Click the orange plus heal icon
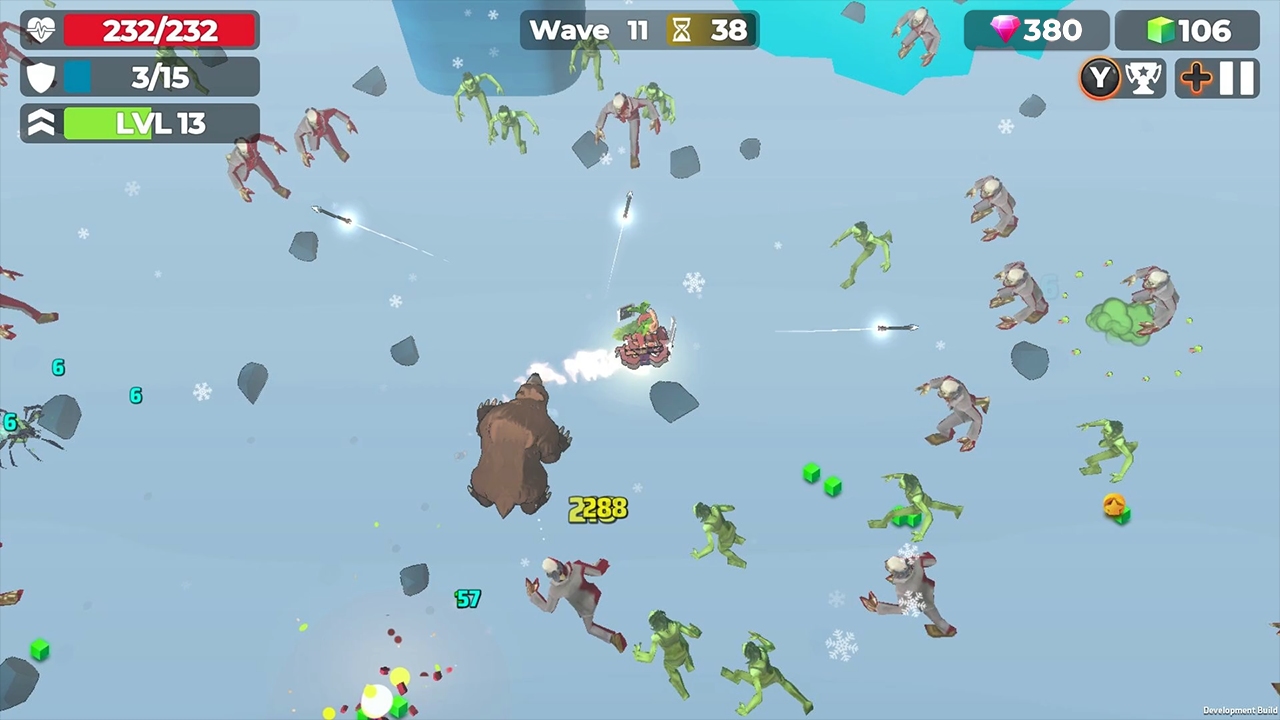This screenshot has width=1280, height=720. (x=1196, y=78)
